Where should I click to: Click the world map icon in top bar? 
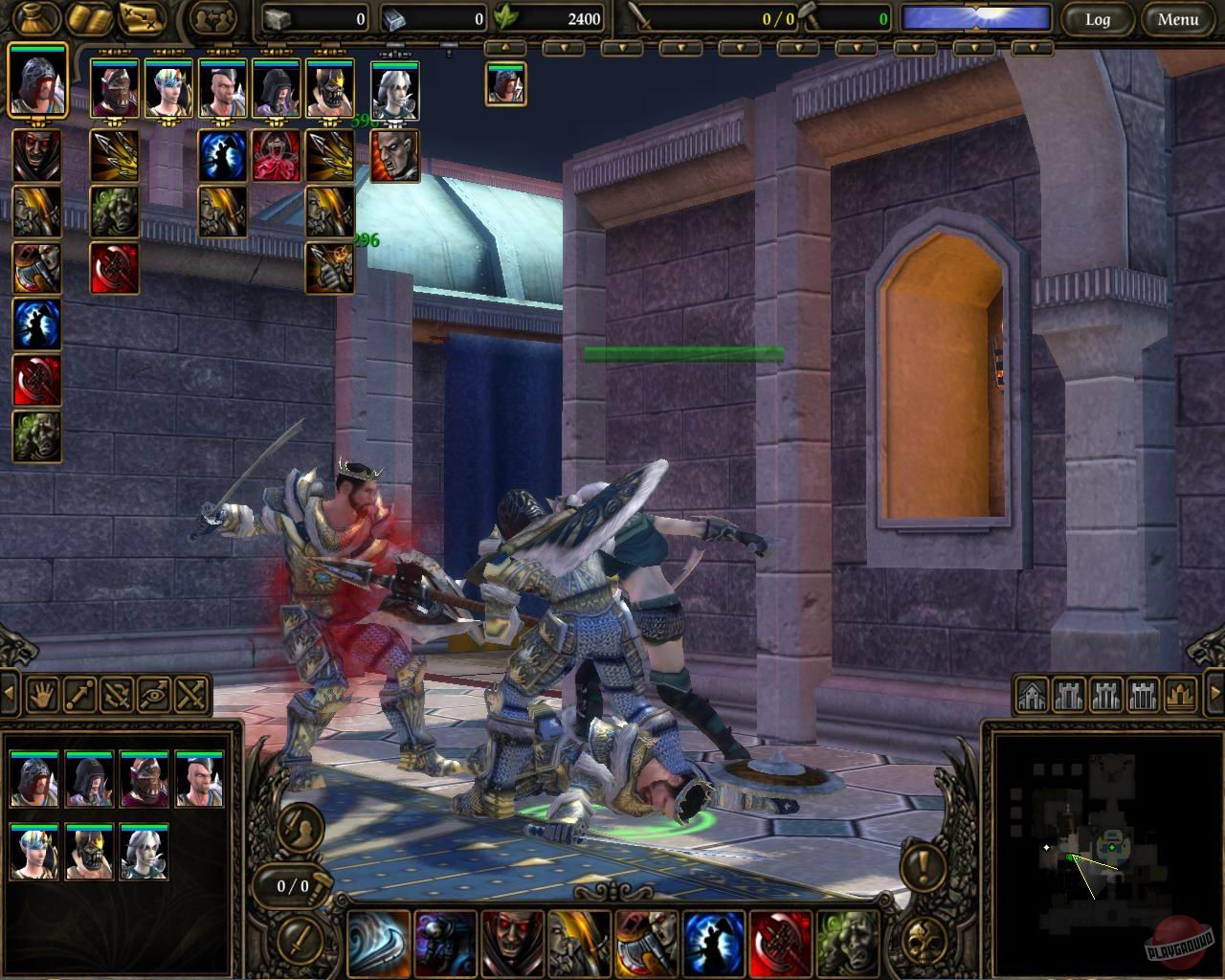tap(142, 18)
